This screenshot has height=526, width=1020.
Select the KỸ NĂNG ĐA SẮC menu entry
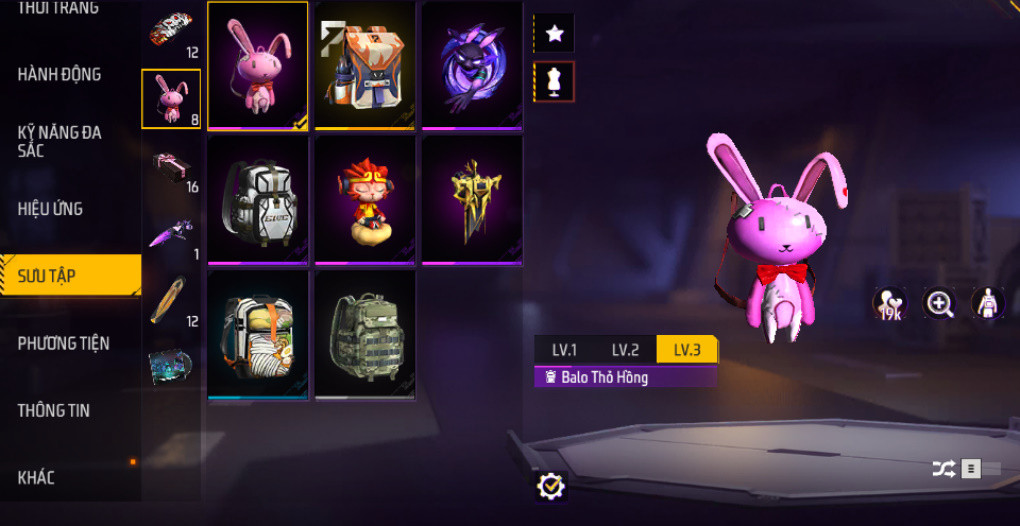point(60,140)
